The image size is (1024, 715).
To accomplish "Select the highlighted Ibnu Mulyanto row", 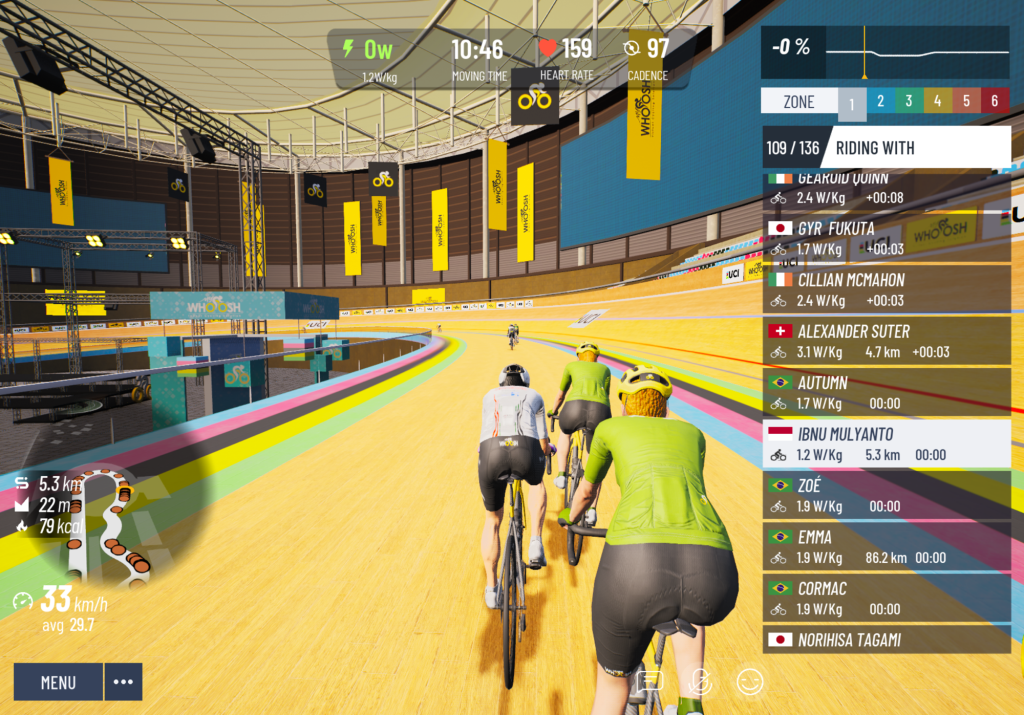I will click(886, 444).
